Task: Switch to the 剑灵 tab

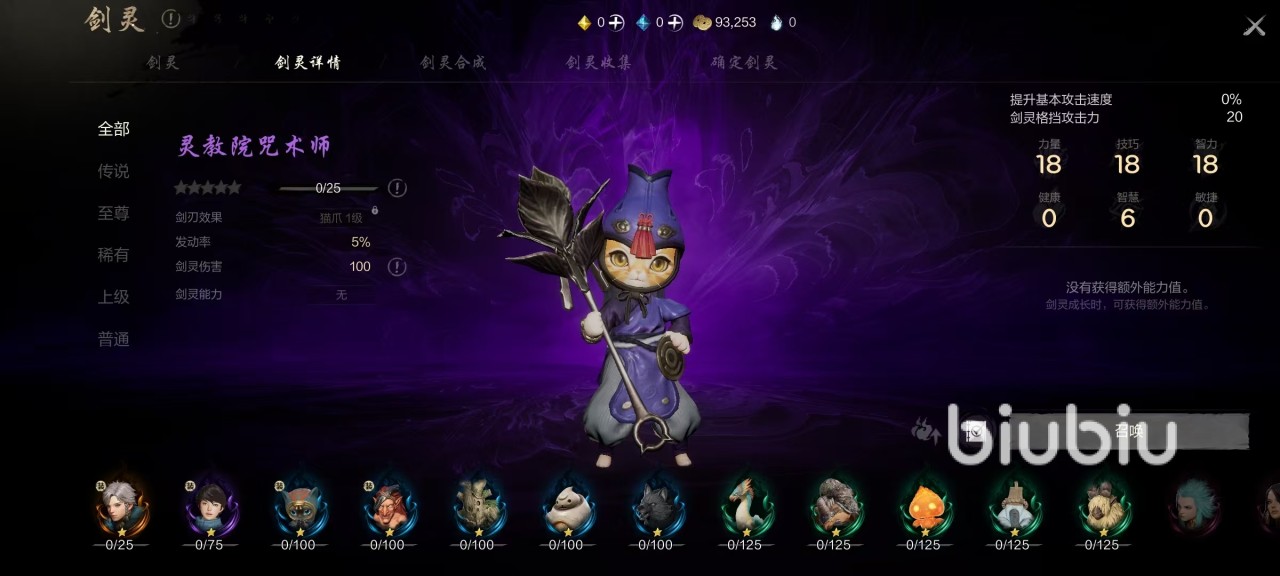Action: point(163,62)
